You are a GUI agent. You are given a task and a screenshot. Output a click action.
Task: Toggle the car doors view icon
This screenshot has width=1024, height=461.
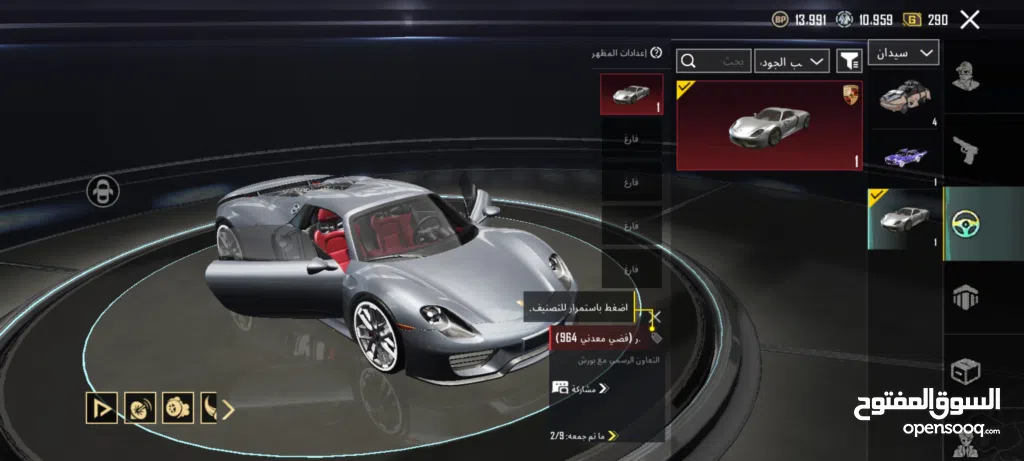pos(103,190)
